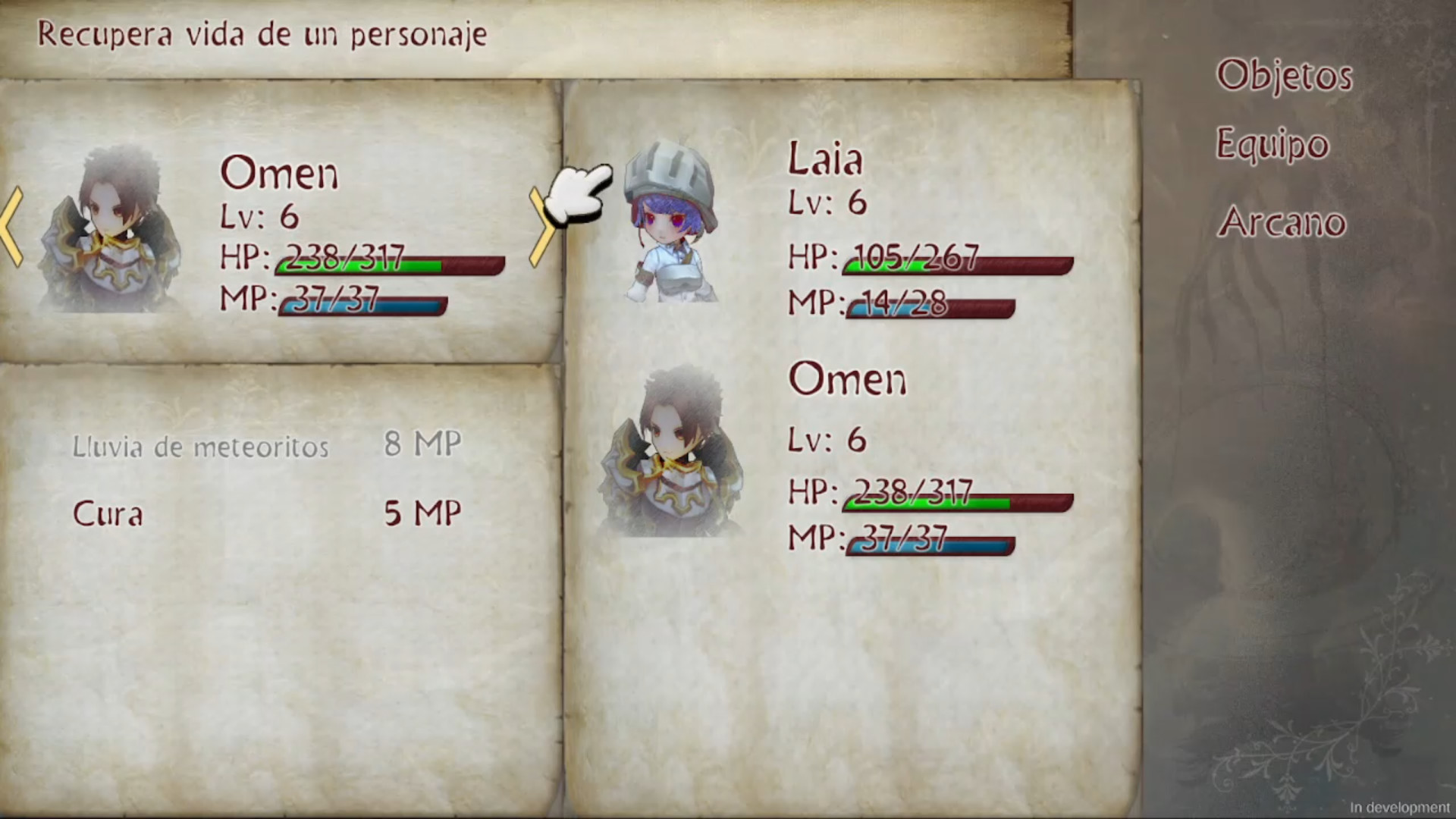This screenshot has width=1456, height=819.
Task: Click the left arrow to switch caster
Action: (9, 227)
